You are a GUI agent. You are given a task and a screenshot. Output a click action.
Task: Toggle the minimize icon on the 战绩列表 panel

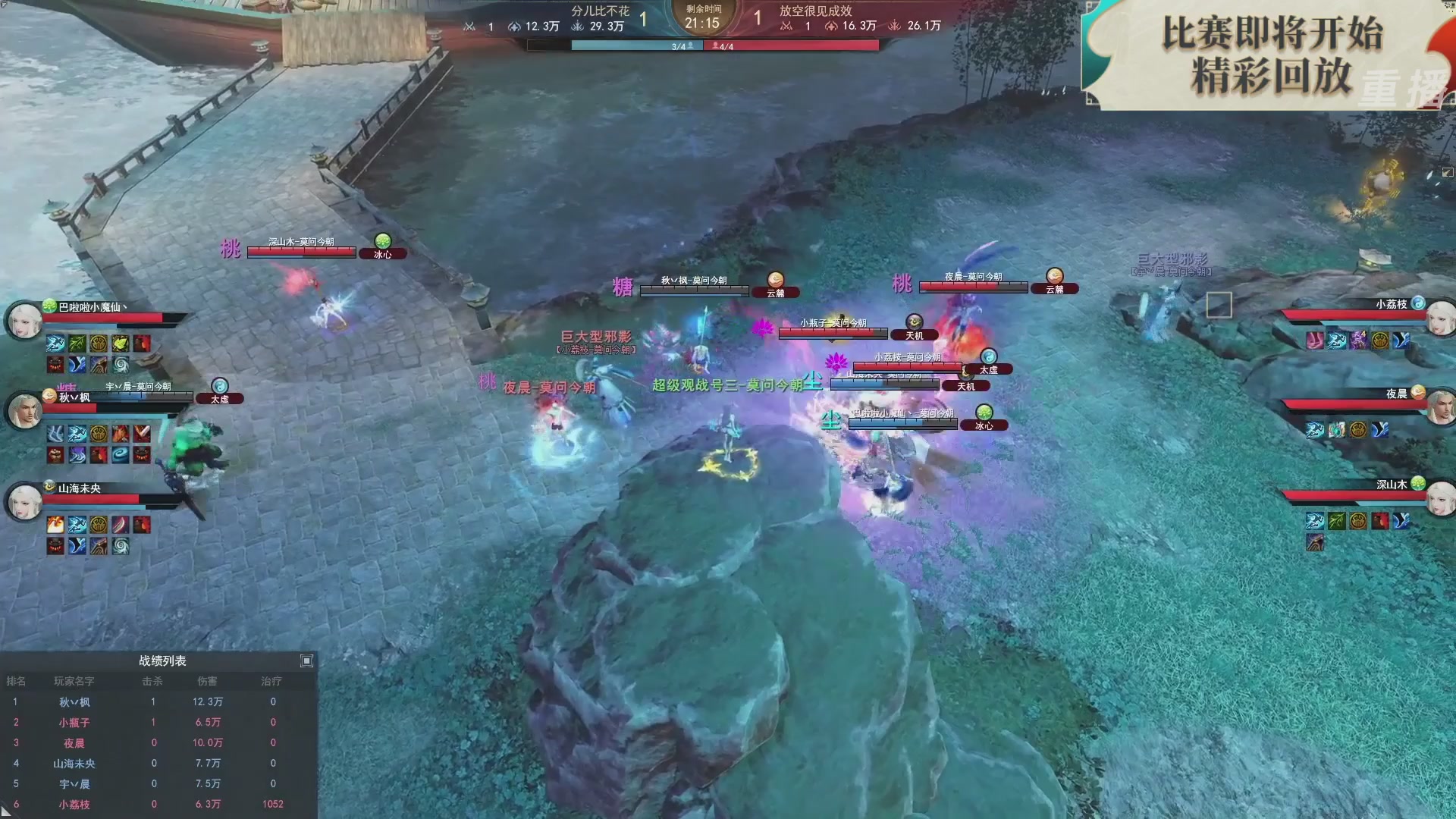(x=306, y=661)
